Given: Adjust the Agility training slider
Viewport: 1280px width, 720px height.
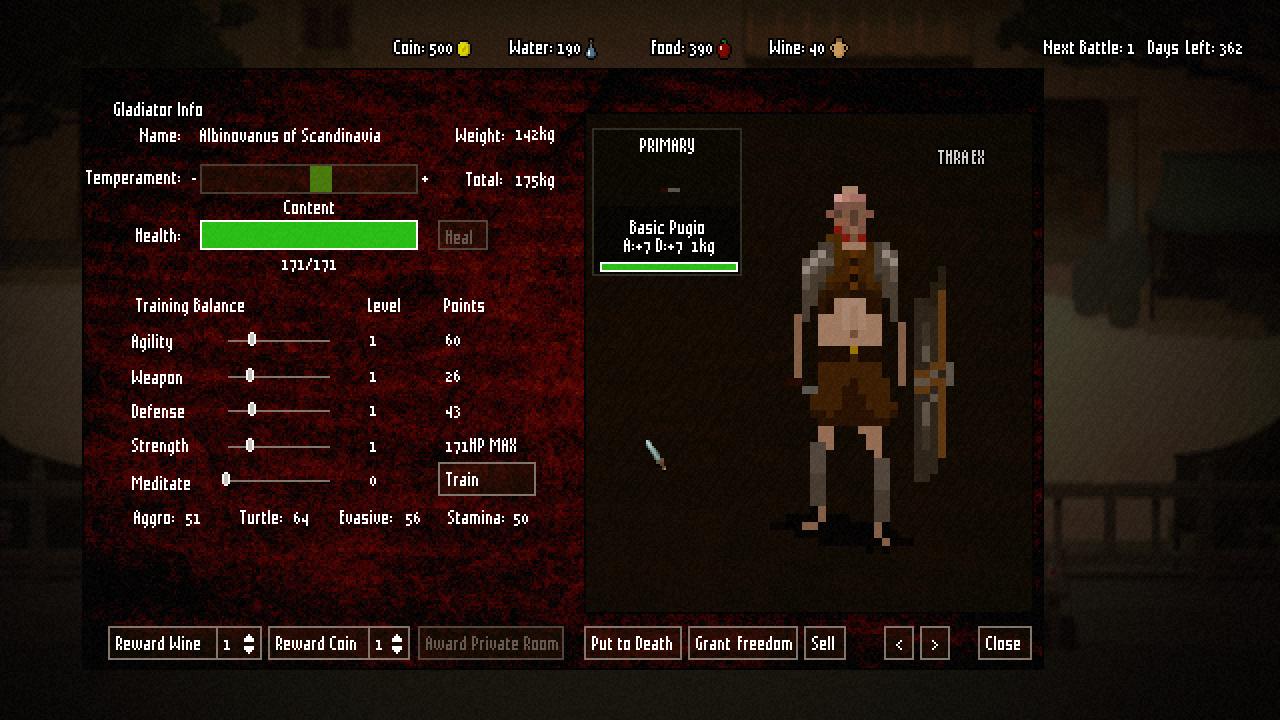Looking at the screenshot, I should (x=252, y=341).
